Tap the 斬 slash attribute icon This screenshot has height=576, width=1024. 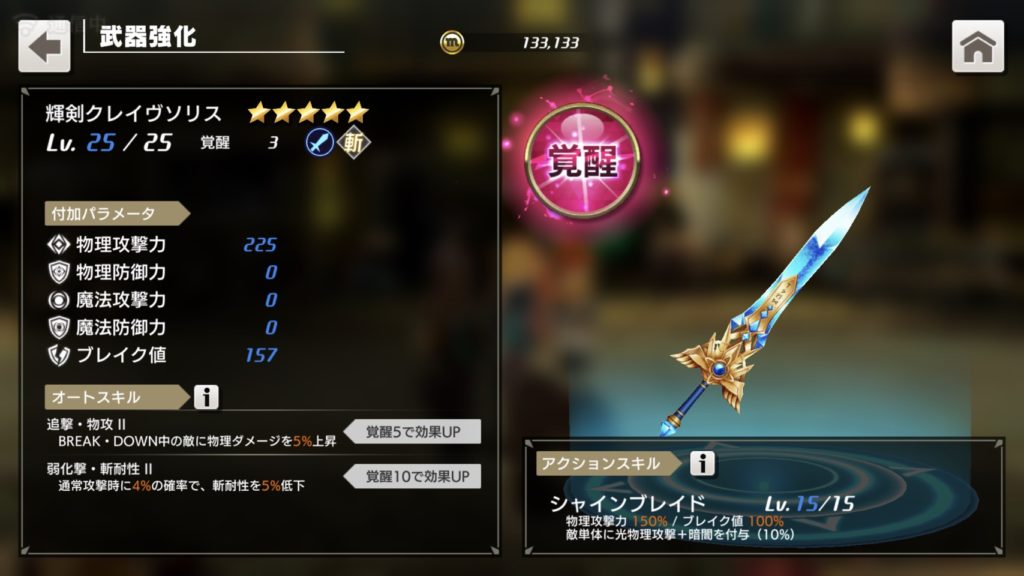coord(352,143)
